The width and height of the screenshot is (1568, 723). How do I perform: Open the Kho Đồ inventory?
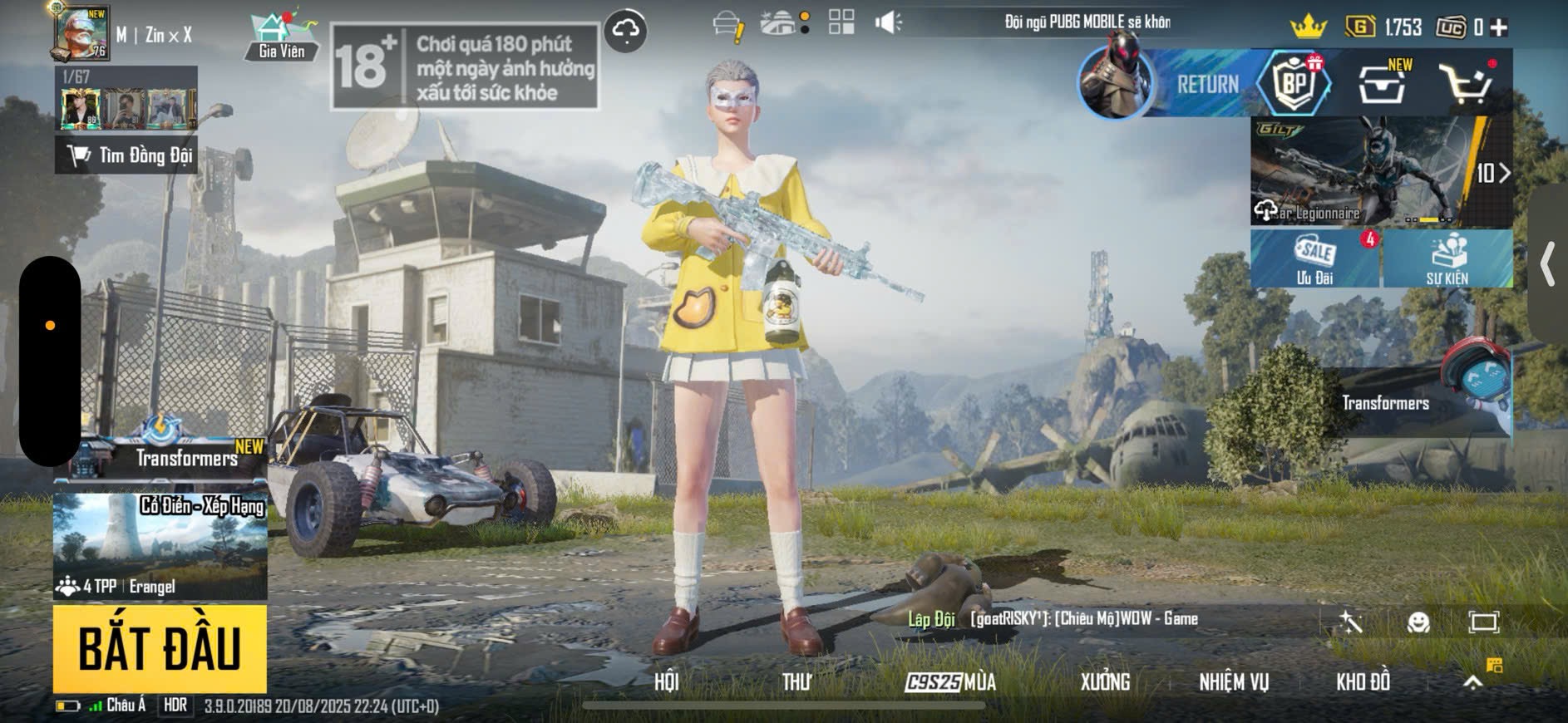tap(1363, 682)
